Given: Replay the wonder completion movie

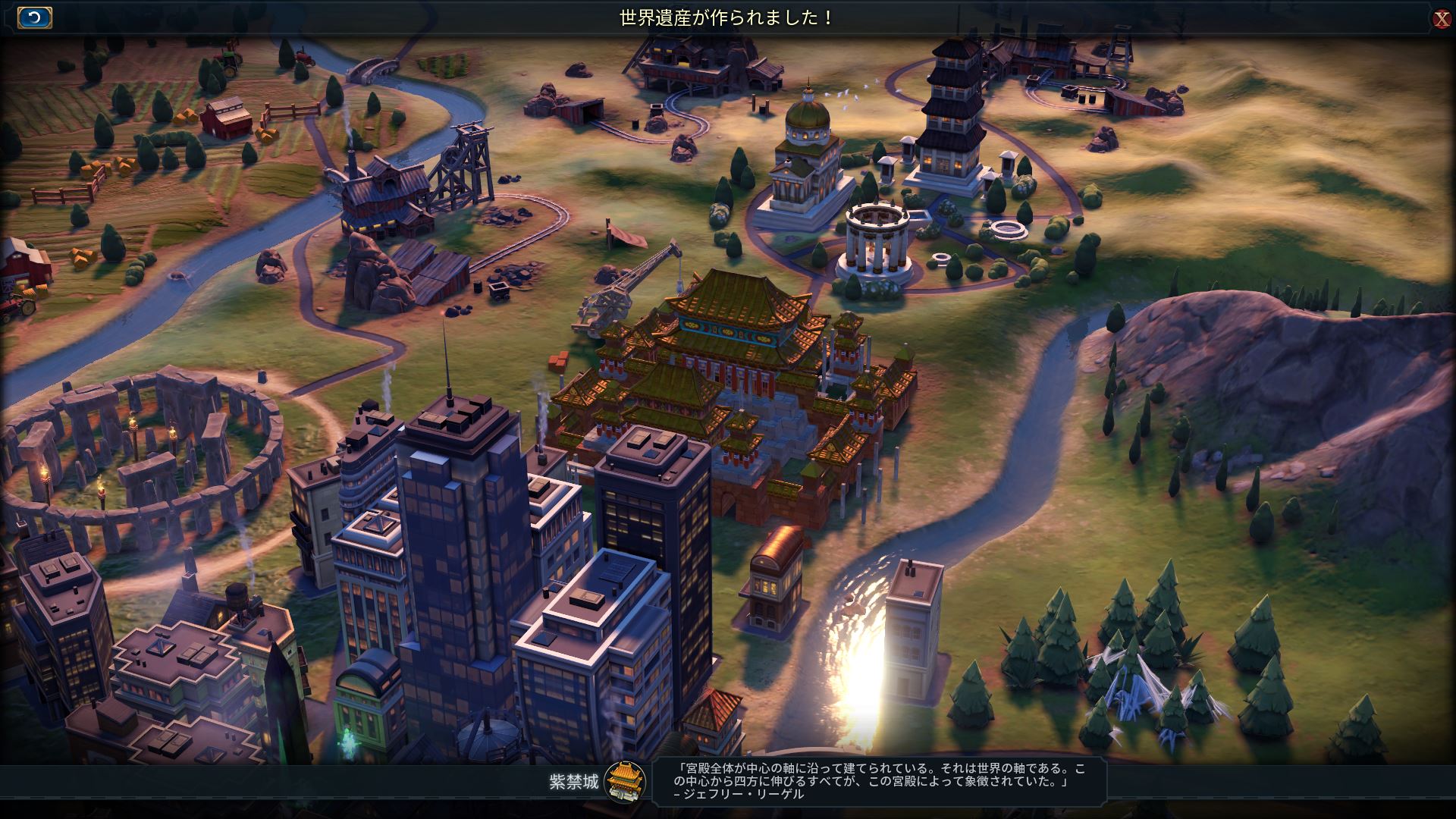Looking at the screenshot, I should tap(34, 17).
